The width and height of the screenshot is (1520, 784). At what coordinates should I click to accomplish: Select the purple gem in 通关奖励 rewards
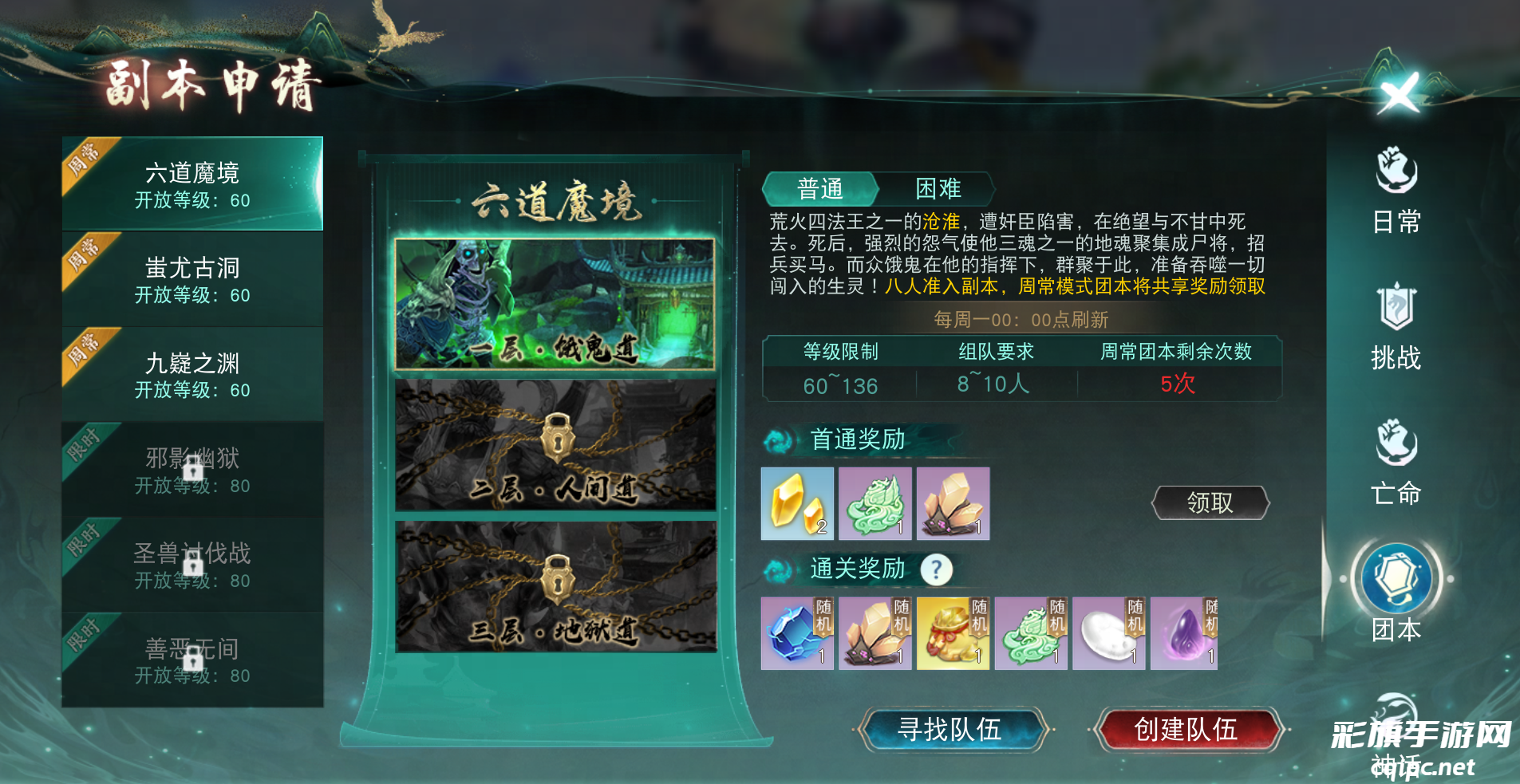tap(1184, 632)
